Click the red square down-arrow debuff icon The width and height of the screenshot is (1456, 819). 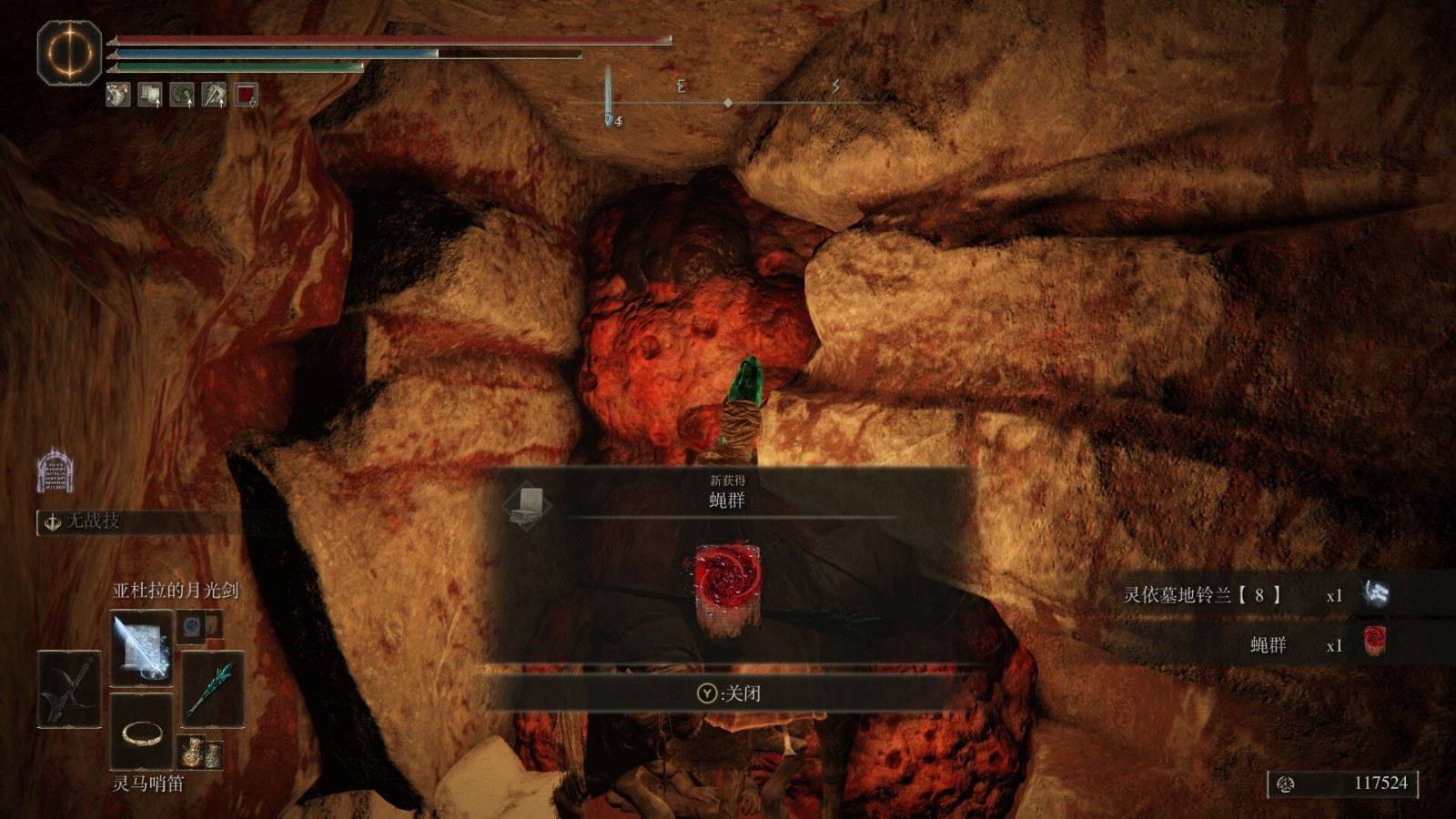(x=247, y=94)
